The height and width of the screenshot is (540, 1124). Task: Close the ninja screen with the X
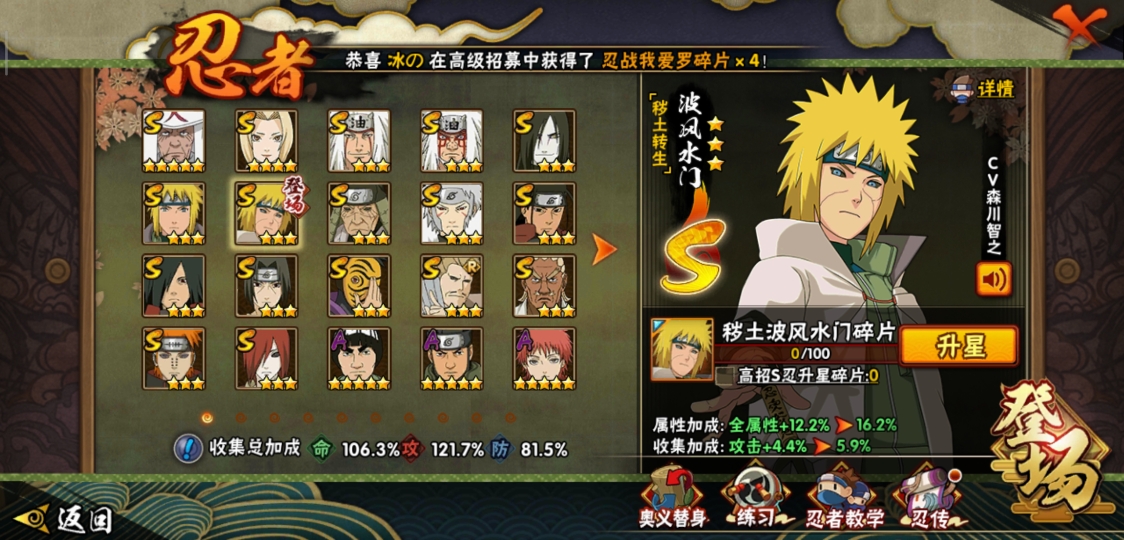(1080, 24)
